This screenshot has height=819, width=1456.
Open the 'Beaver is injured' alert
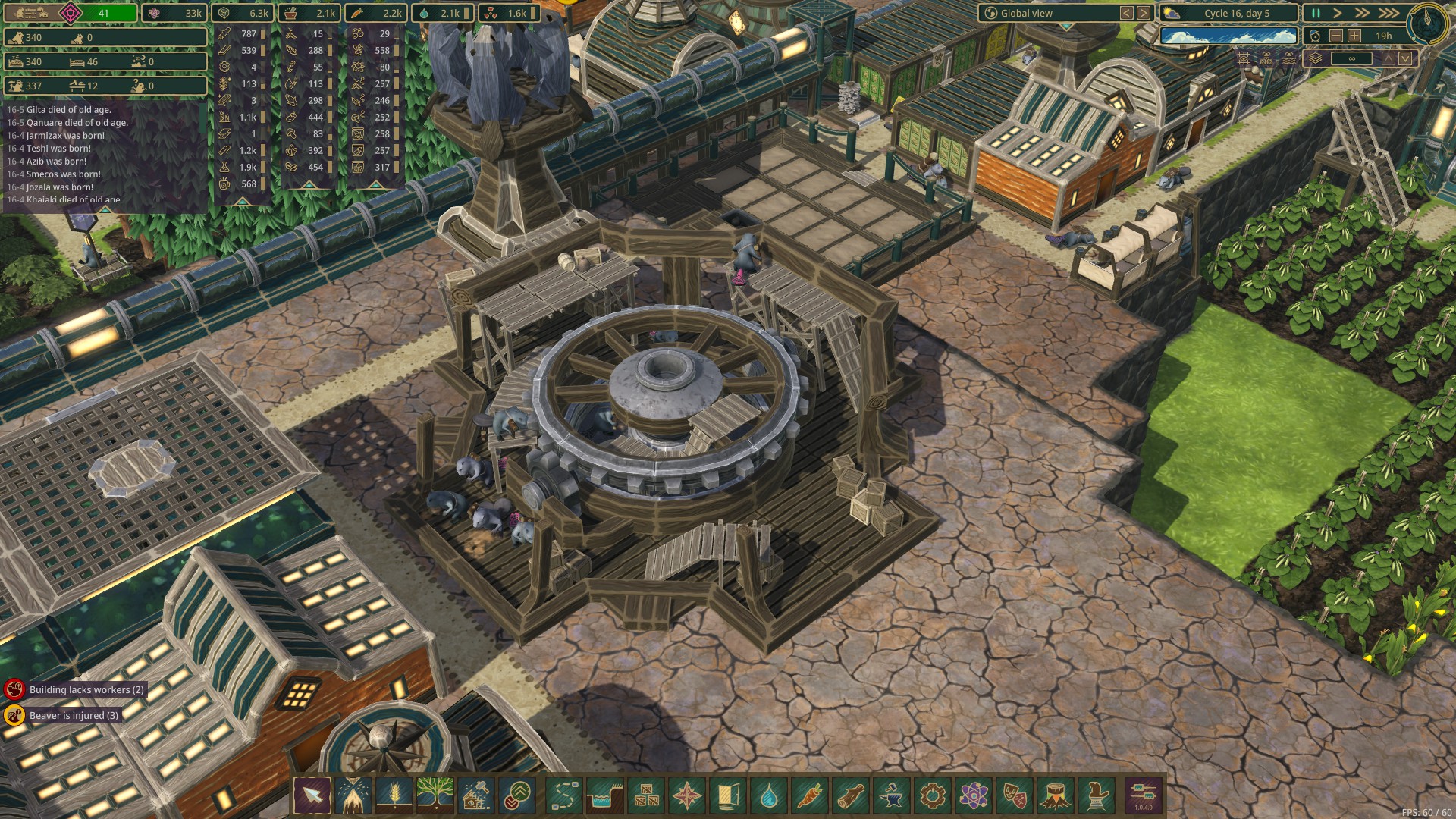coord(74,715)
